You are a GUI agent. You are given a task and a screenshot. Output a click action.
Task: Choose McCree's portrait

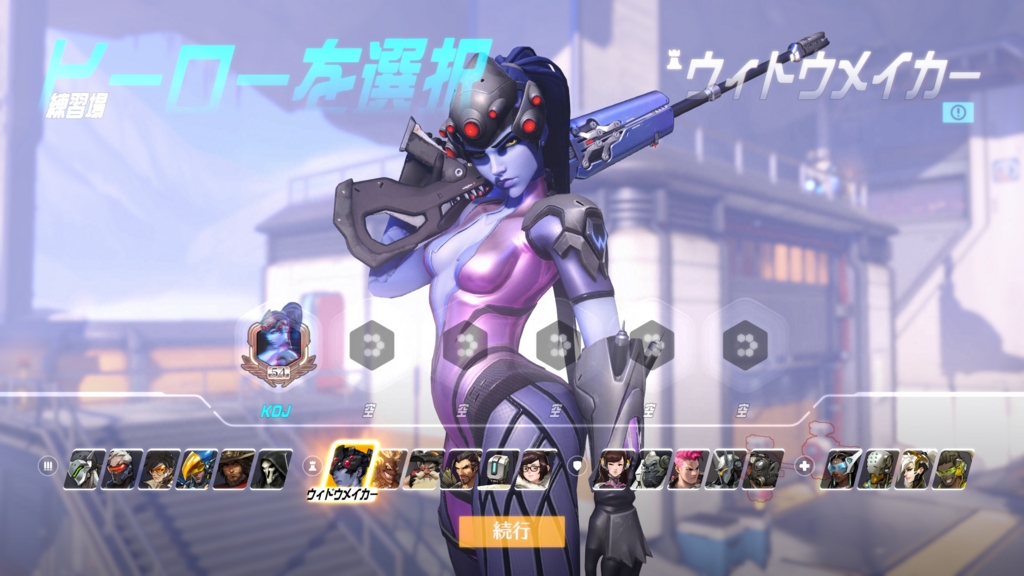click(233, 468)
